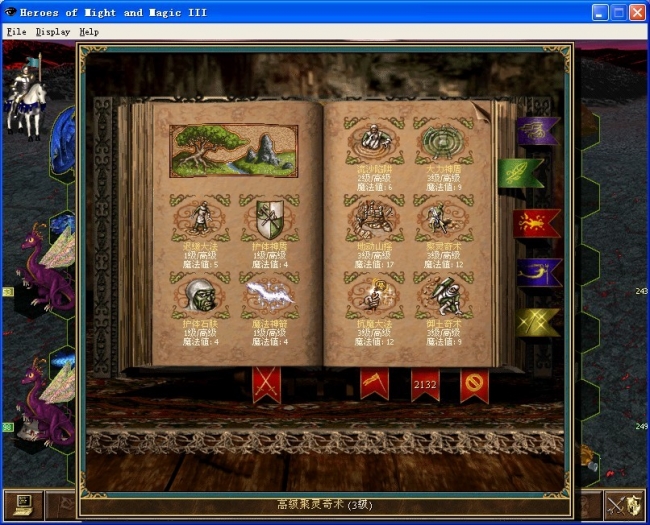The width and height of the screenshot is (650, 525).
Task: Choose the Quicksand spell icon
Action: 374,137
